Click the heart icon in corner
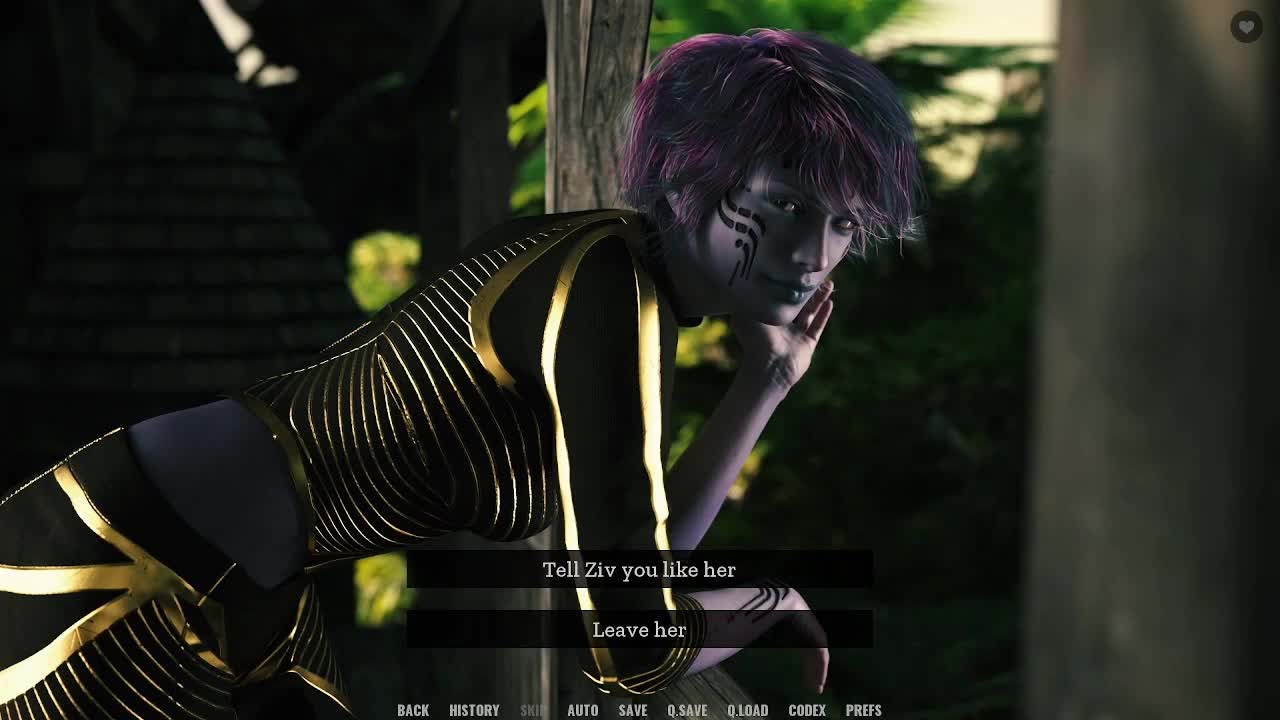 point(1246,27)
